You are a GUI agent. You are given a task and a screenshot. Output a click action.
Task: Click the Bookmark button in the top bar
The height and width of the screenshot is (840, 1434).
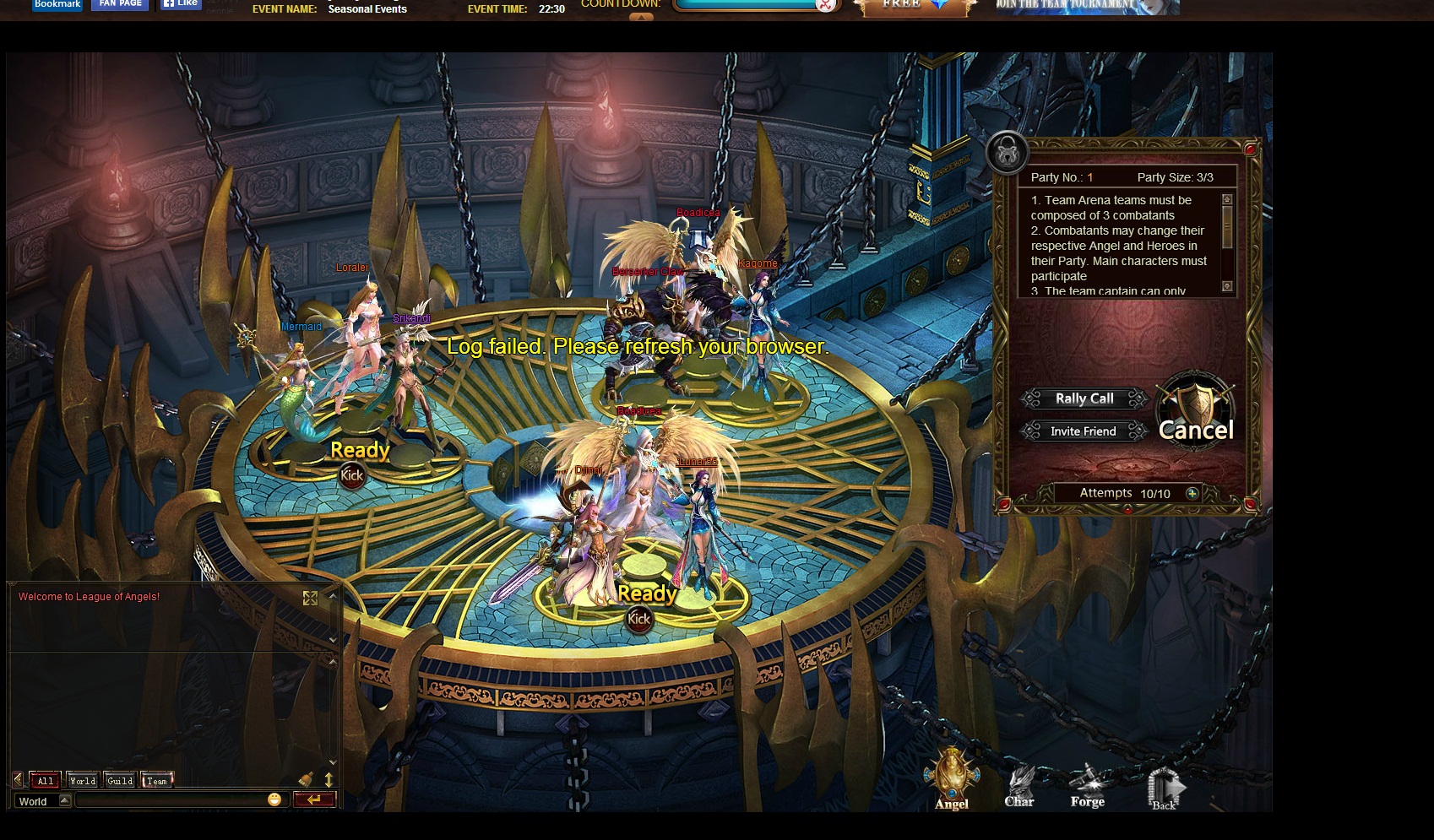(57, 4)
